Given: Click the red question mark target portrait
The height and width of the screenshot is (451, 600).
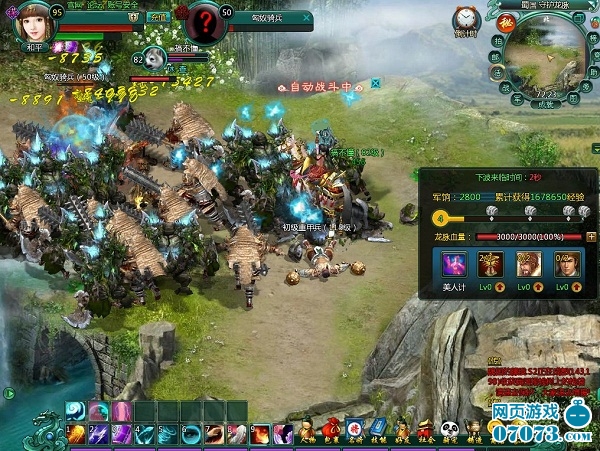Looking at the screenshot, I should coord(205,21).
